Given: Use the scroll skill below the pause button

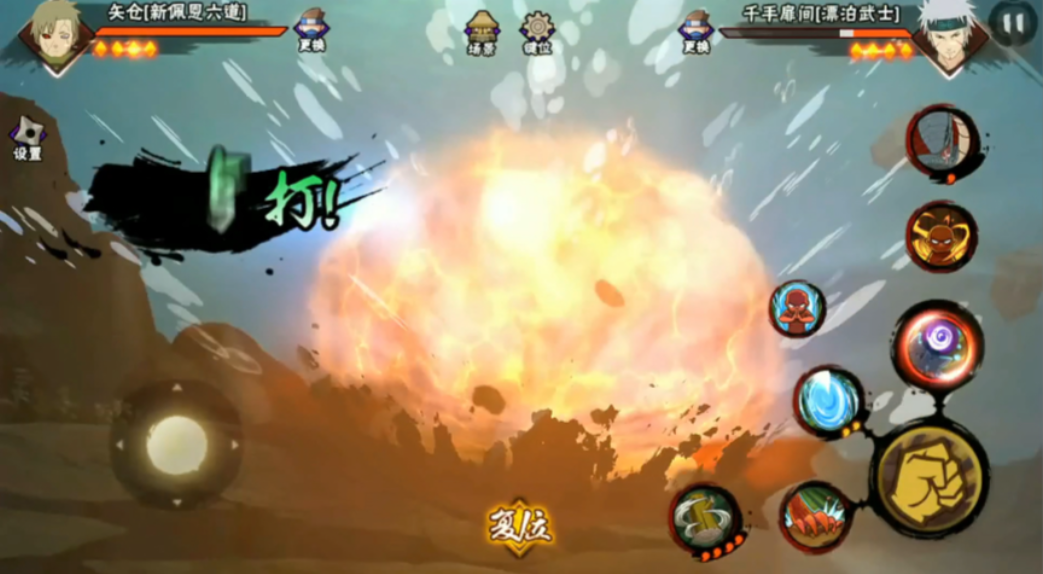Looking at the screenshot, I should tap(941, 143).
